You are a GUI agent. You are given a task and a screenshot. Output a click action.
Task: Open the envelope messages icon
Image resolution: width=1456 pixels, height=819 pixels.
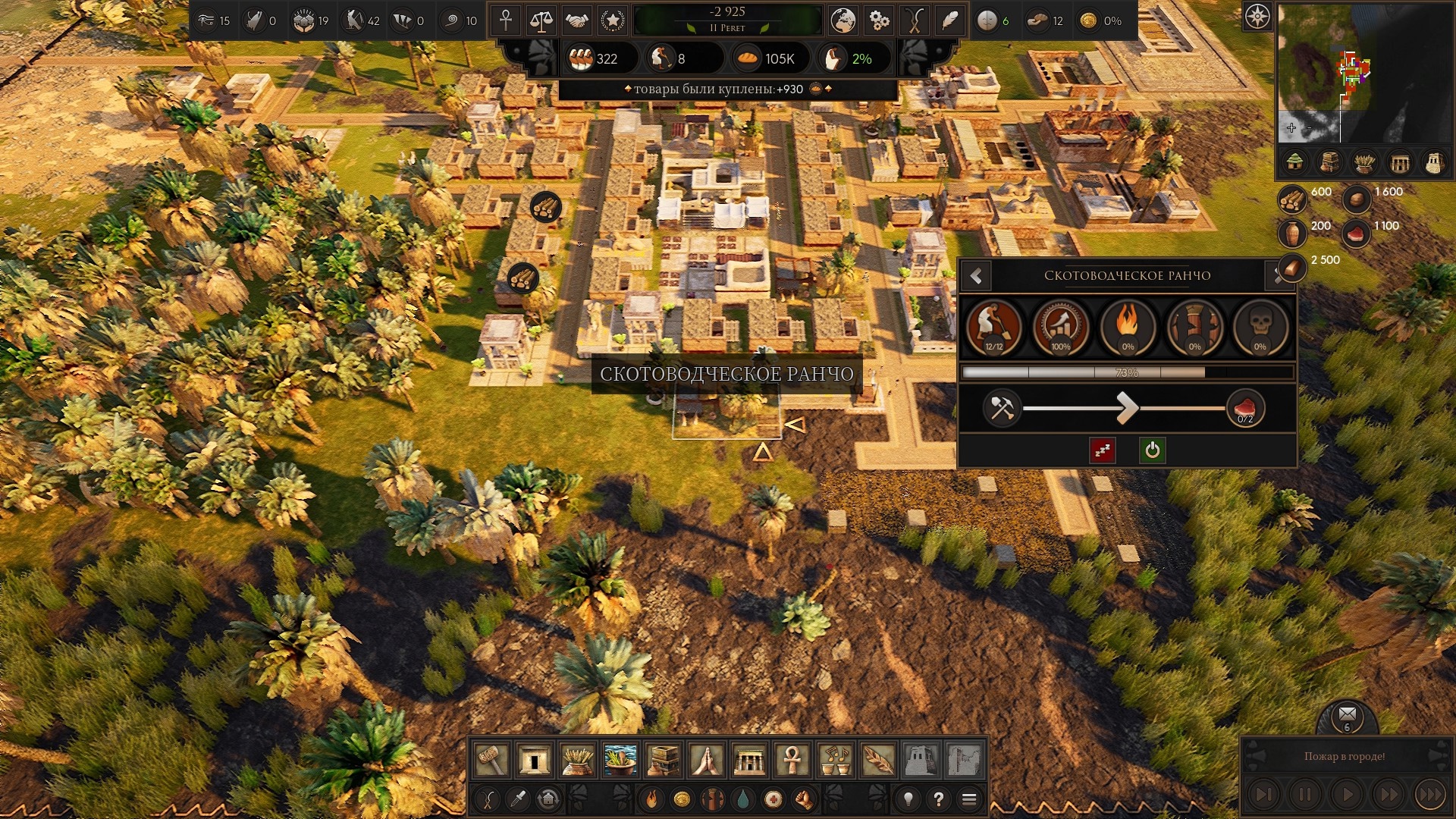[1347, 714]
